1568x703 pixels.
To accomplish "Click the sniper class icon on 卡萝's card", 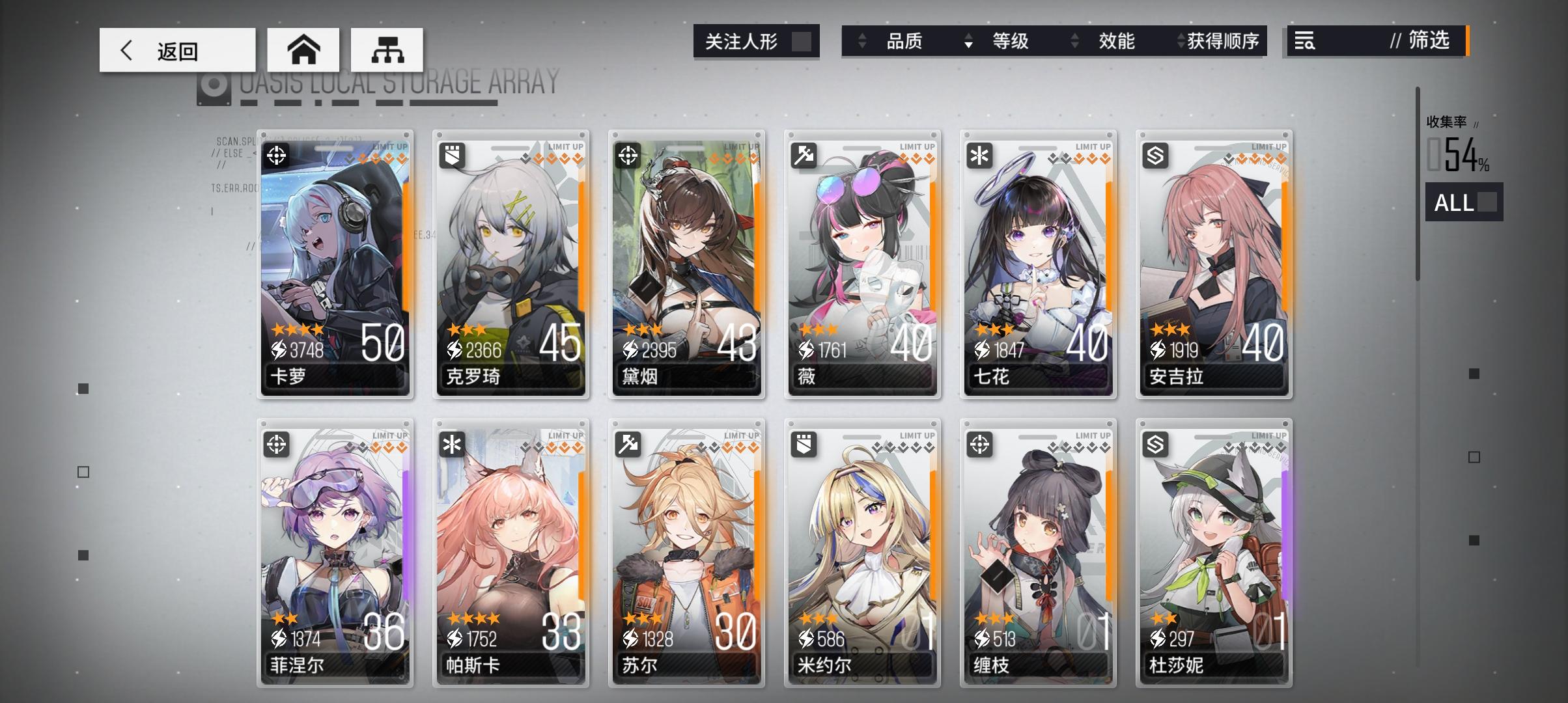I will pos(278,156).
